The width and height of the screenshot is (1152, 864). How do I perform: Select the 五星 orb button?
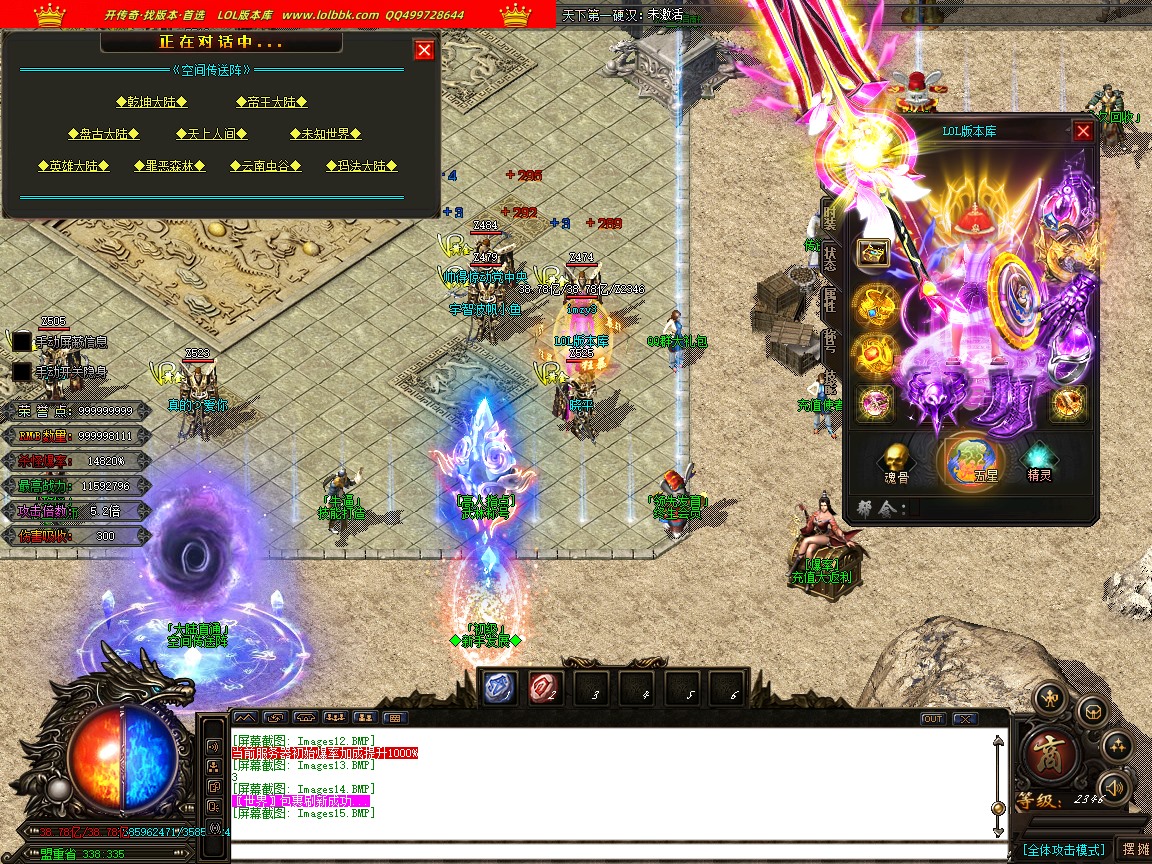coord(973,462)
